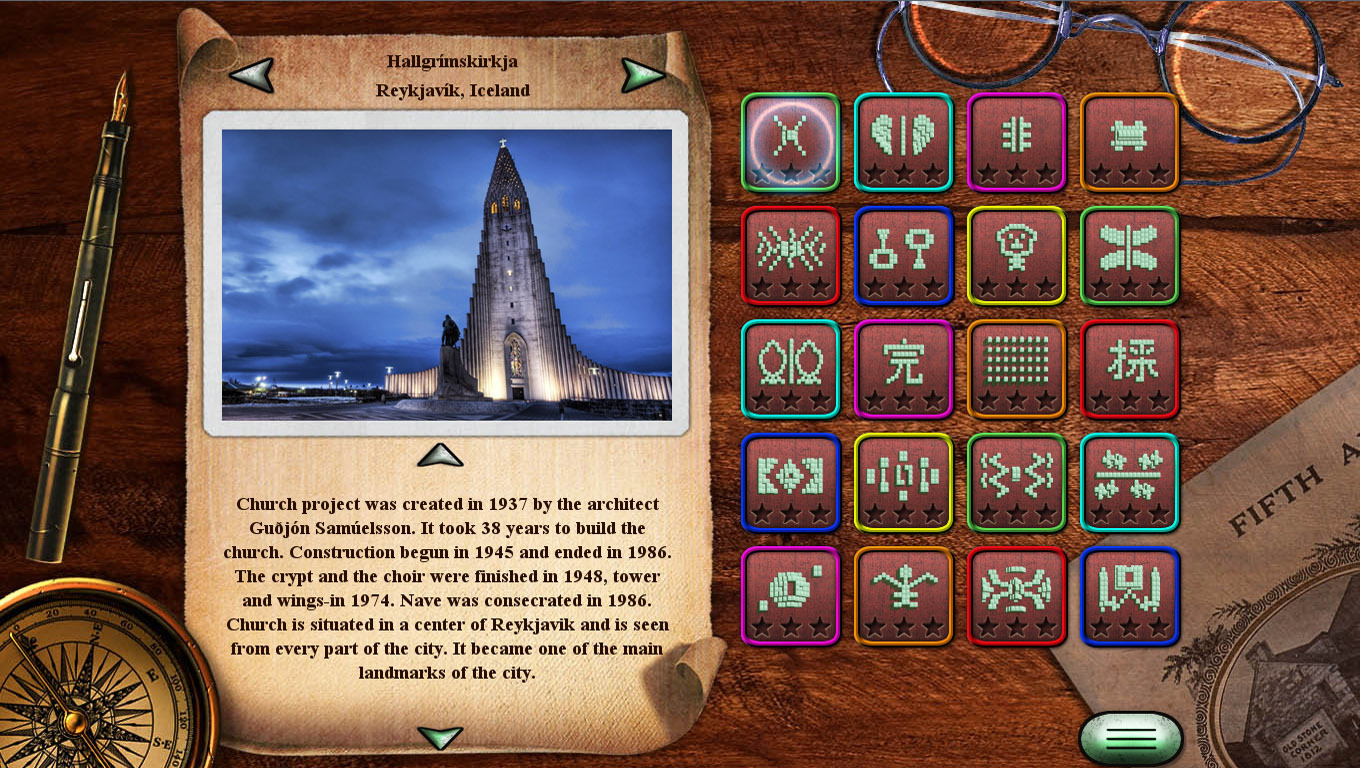
Task: Select the bottom-row magenta framed level tile
Action: click(790, 595)
